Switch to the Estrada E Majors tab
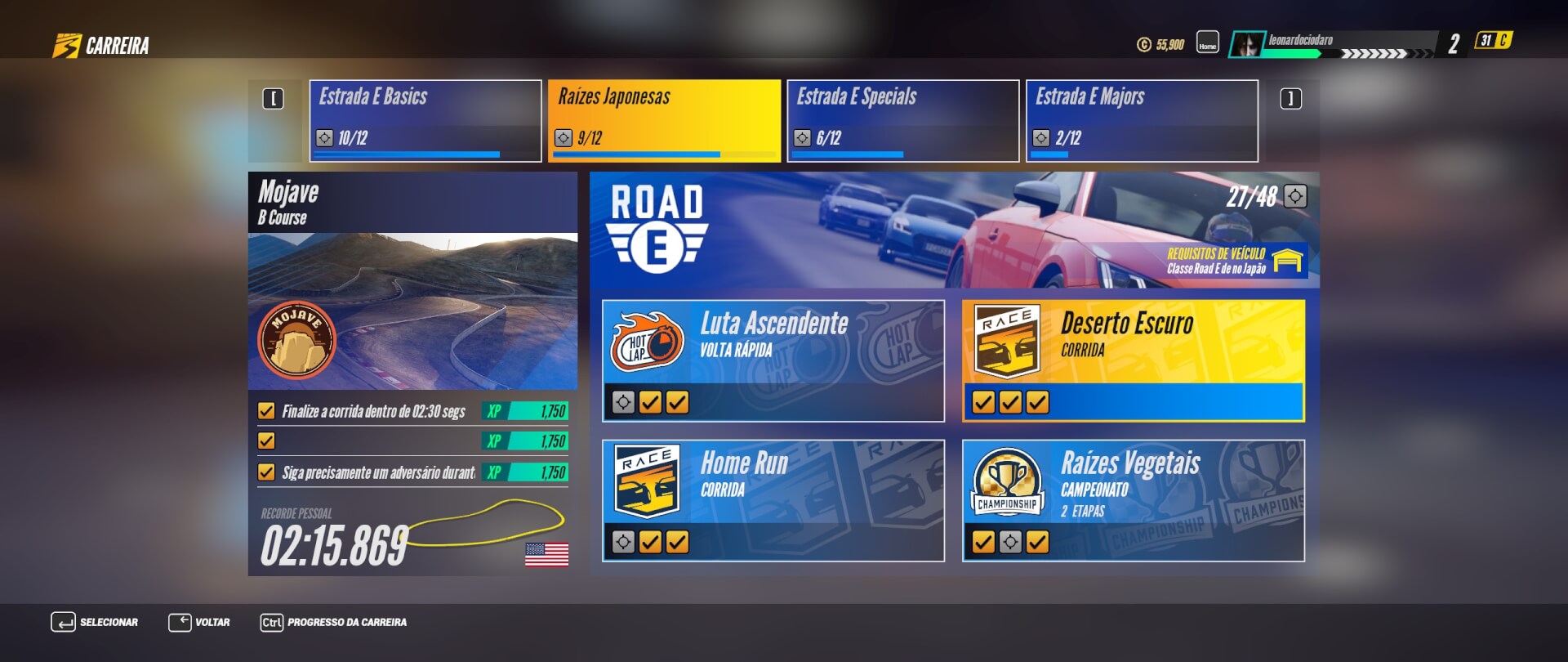This screenshot has width=1568, height=662. click(x=1142, y=120)
